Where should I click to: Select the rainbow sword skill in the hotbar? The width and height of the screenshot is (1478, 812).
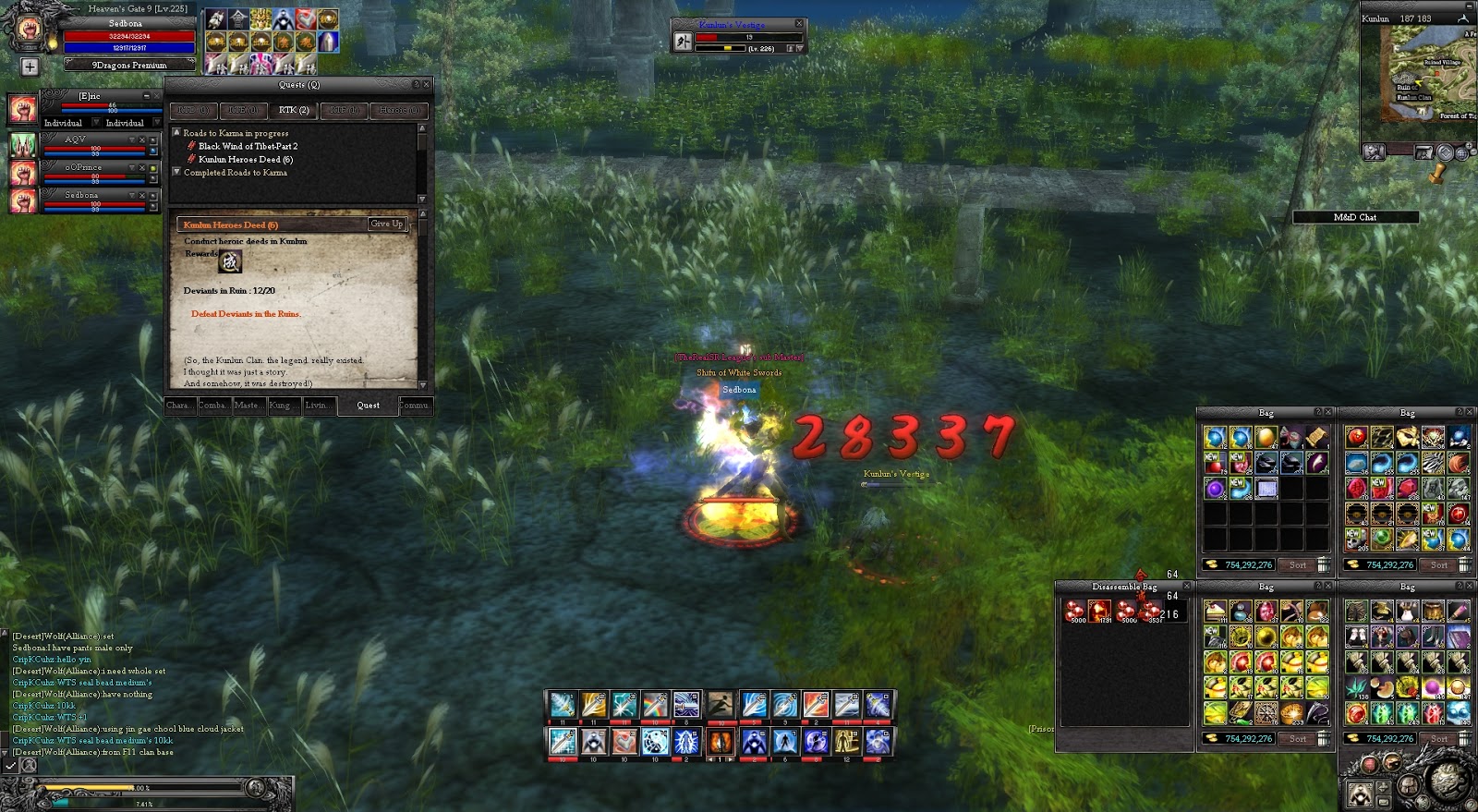pos(653,705)
